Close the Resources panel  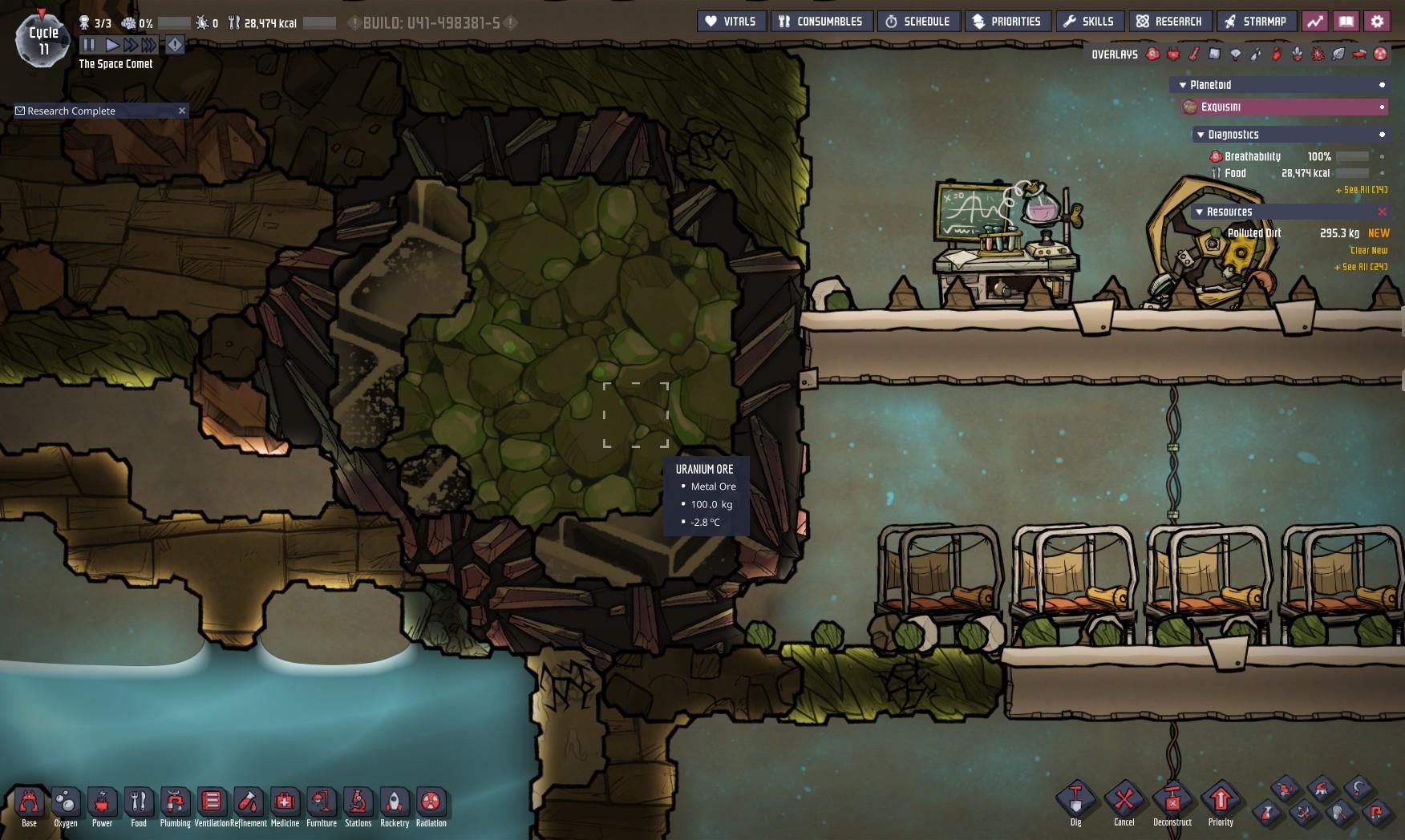click(1382, 212)
